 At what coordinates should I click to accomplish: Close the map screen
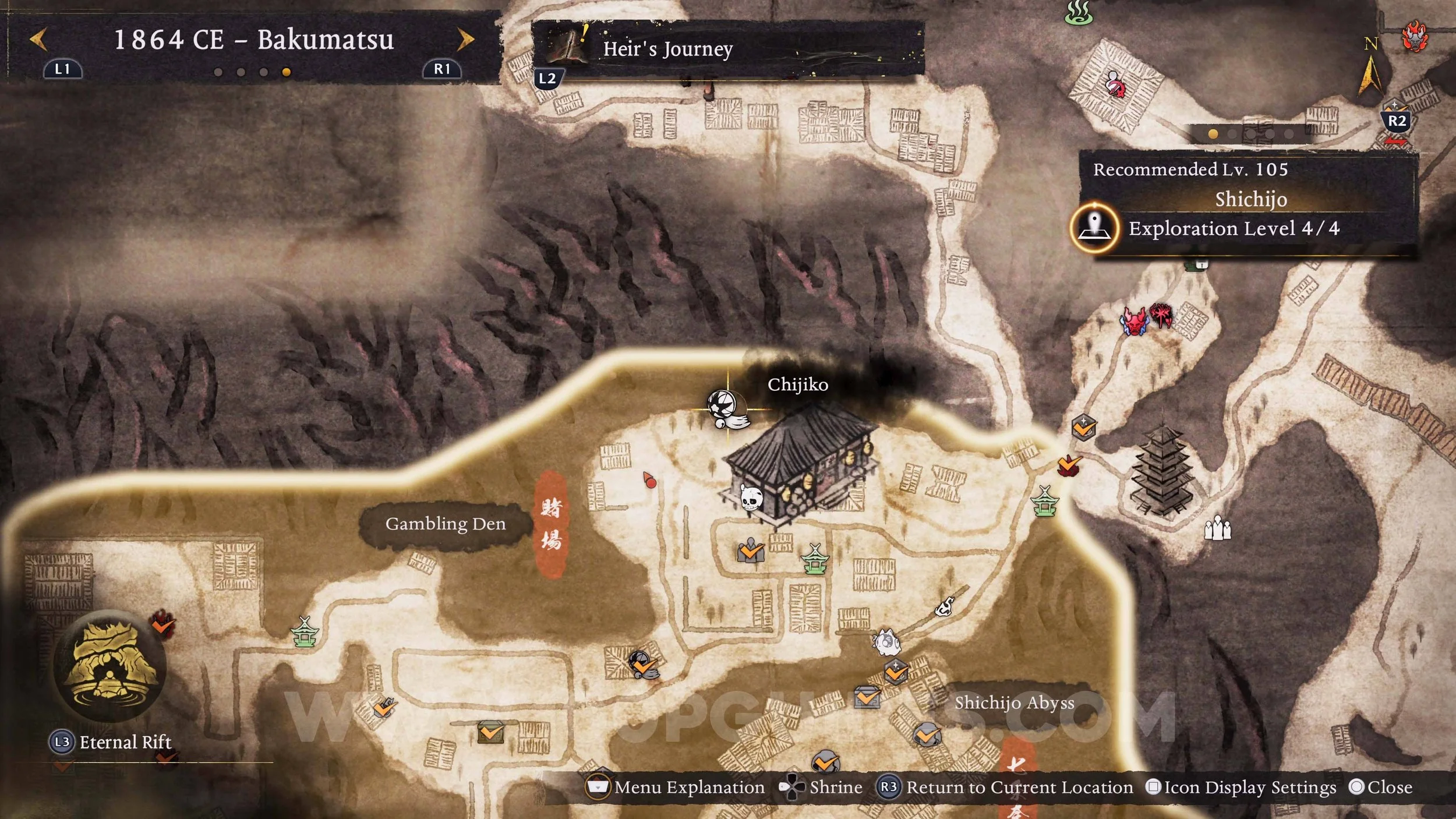click(1381, 788)
